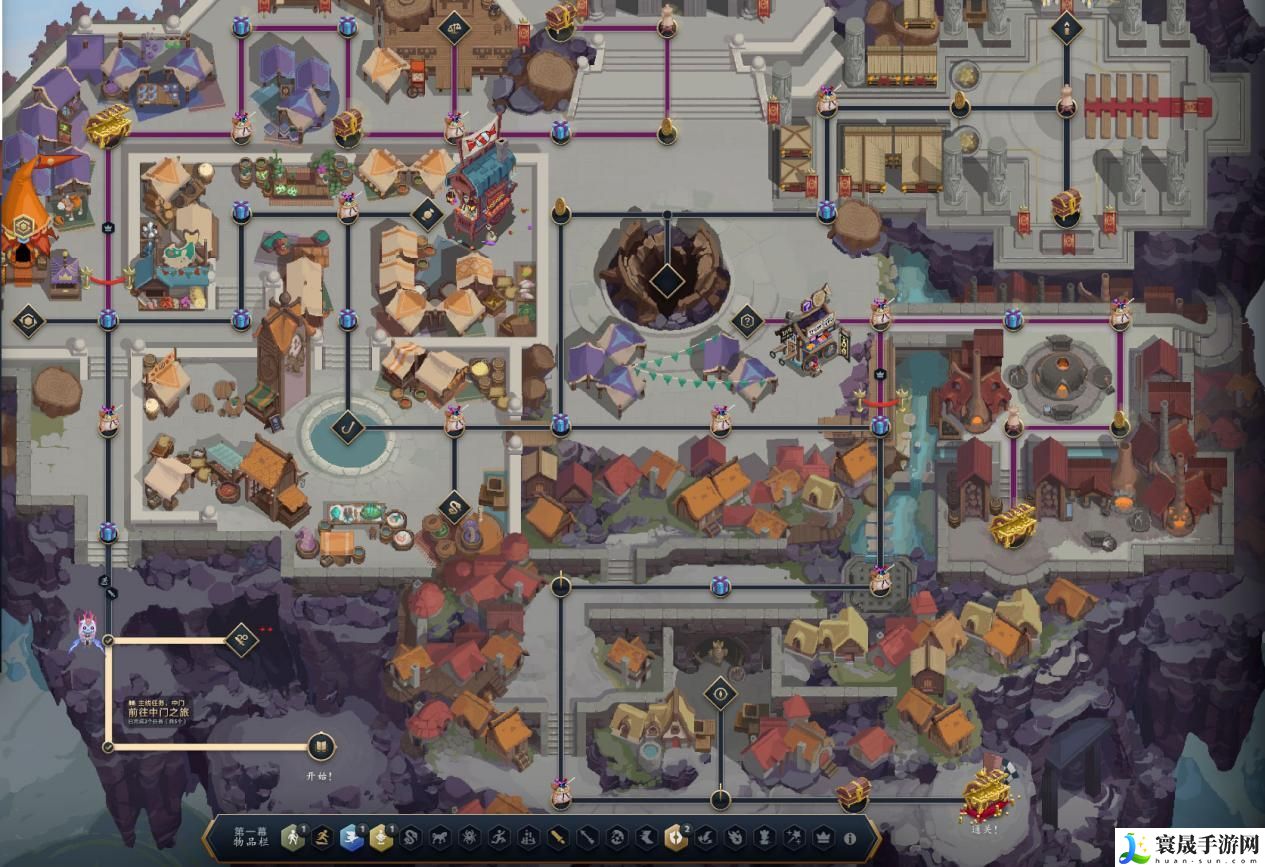The width and height of the screenshot is (1265, 867).
Task: Select the blue item icon in the bar
Action: [352, 838]
